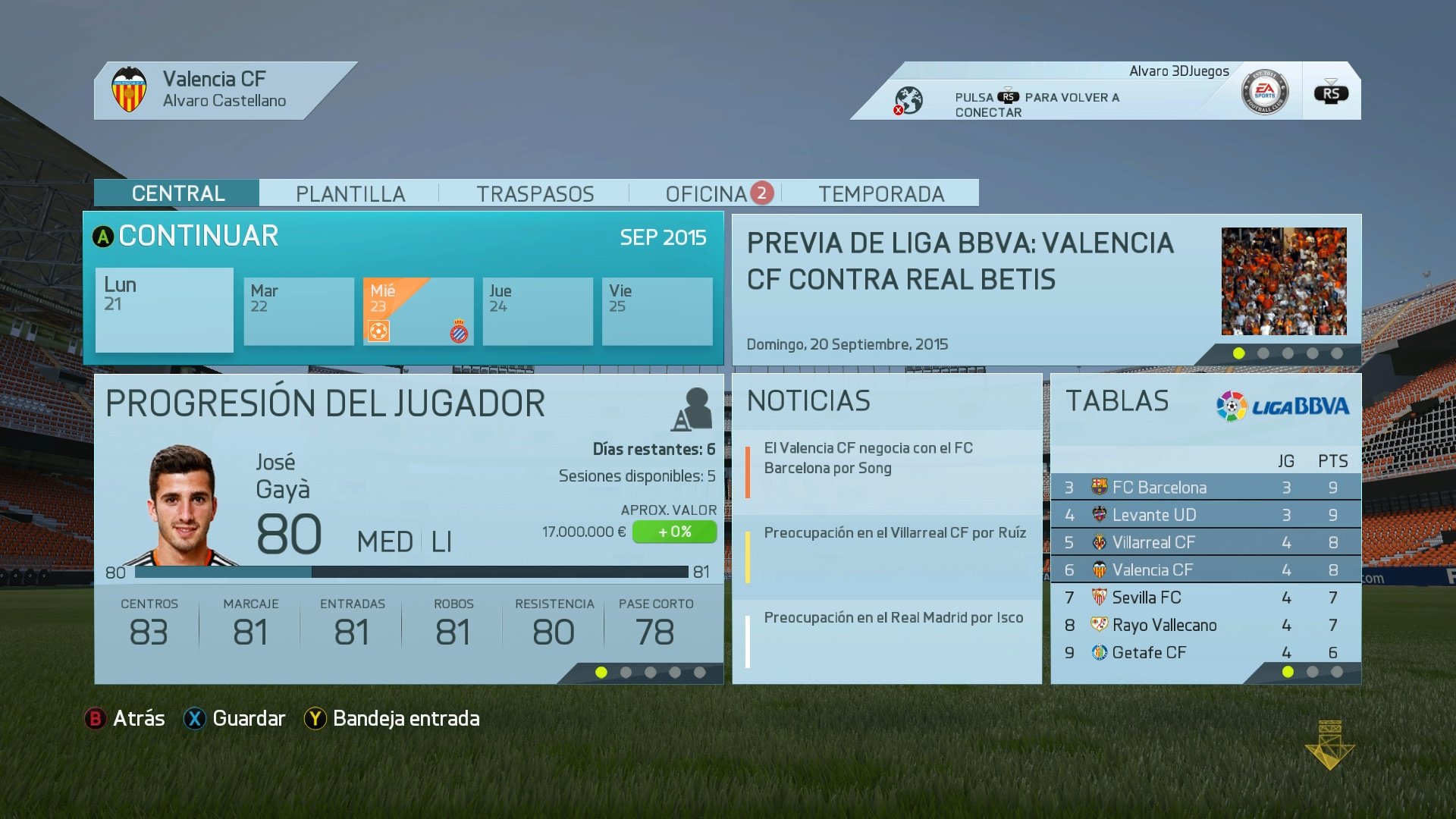This screenshot has height=819, width=1456.
Task: Click the Getafe CF crest in standings
Action: pyautogui.click(x=1100, y=652)
